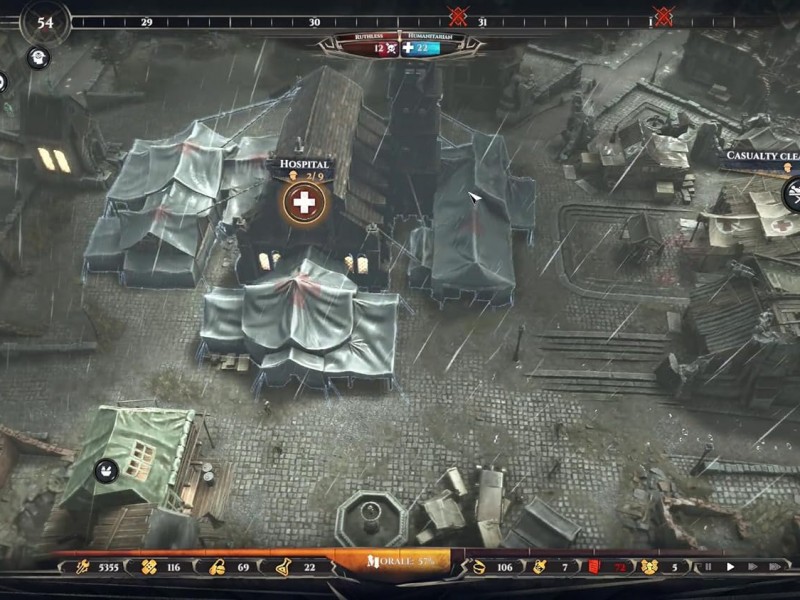Click the flask resource icon showing 22
800x600 pixels.
[283, 567]
